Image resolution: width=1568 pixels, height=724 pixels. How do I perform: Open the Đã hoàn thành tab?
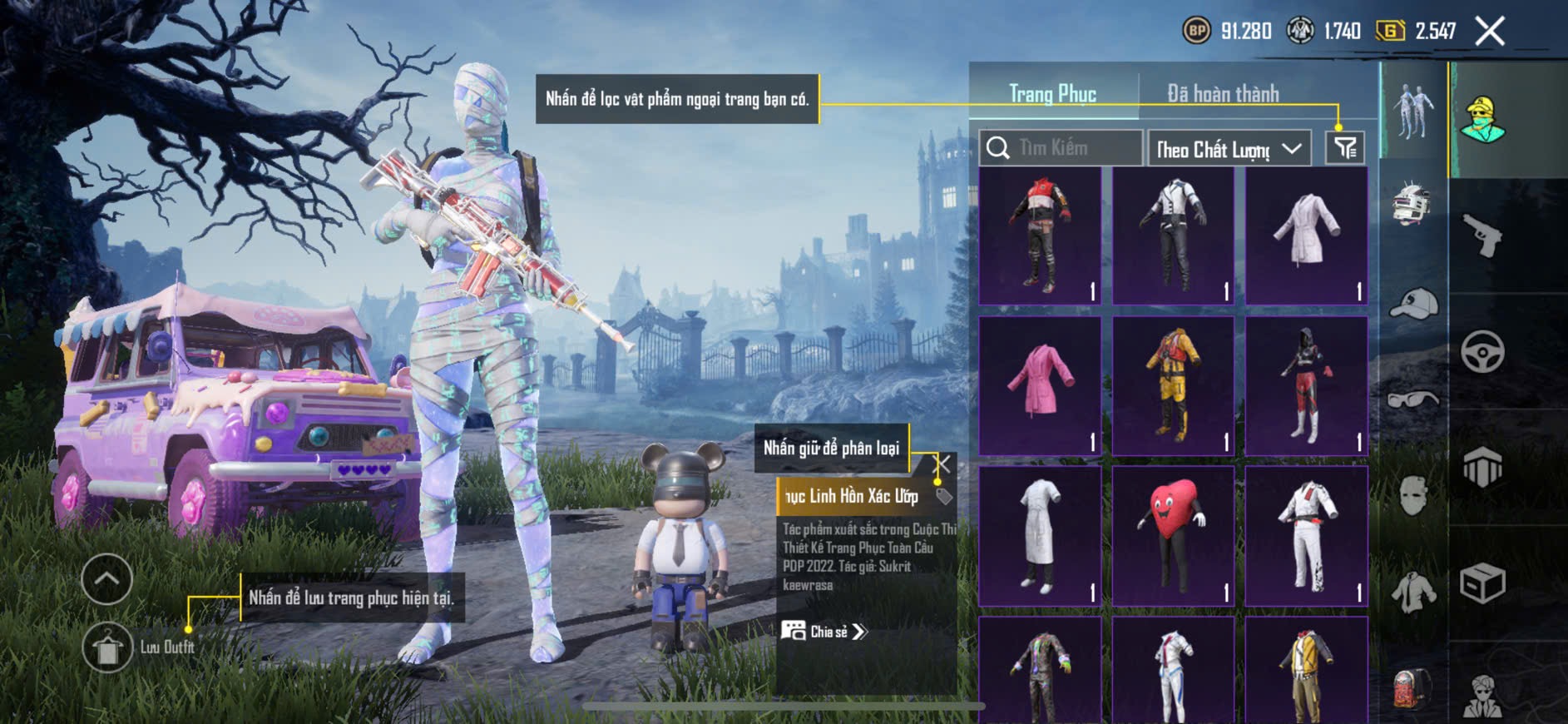(x=1223, y=94)
